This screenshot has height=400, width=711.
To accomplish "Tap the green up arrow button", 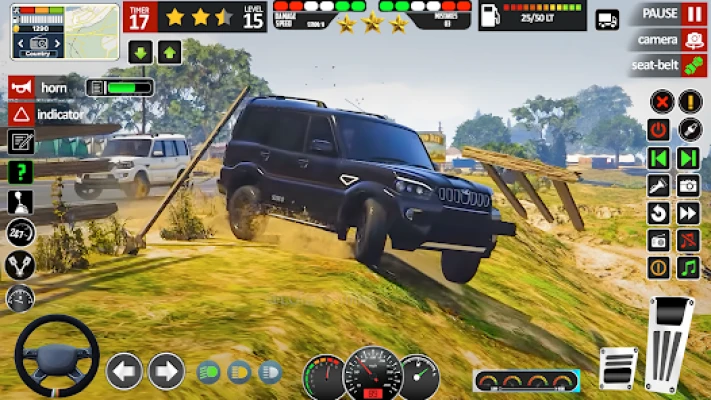I will click(169, 53).
